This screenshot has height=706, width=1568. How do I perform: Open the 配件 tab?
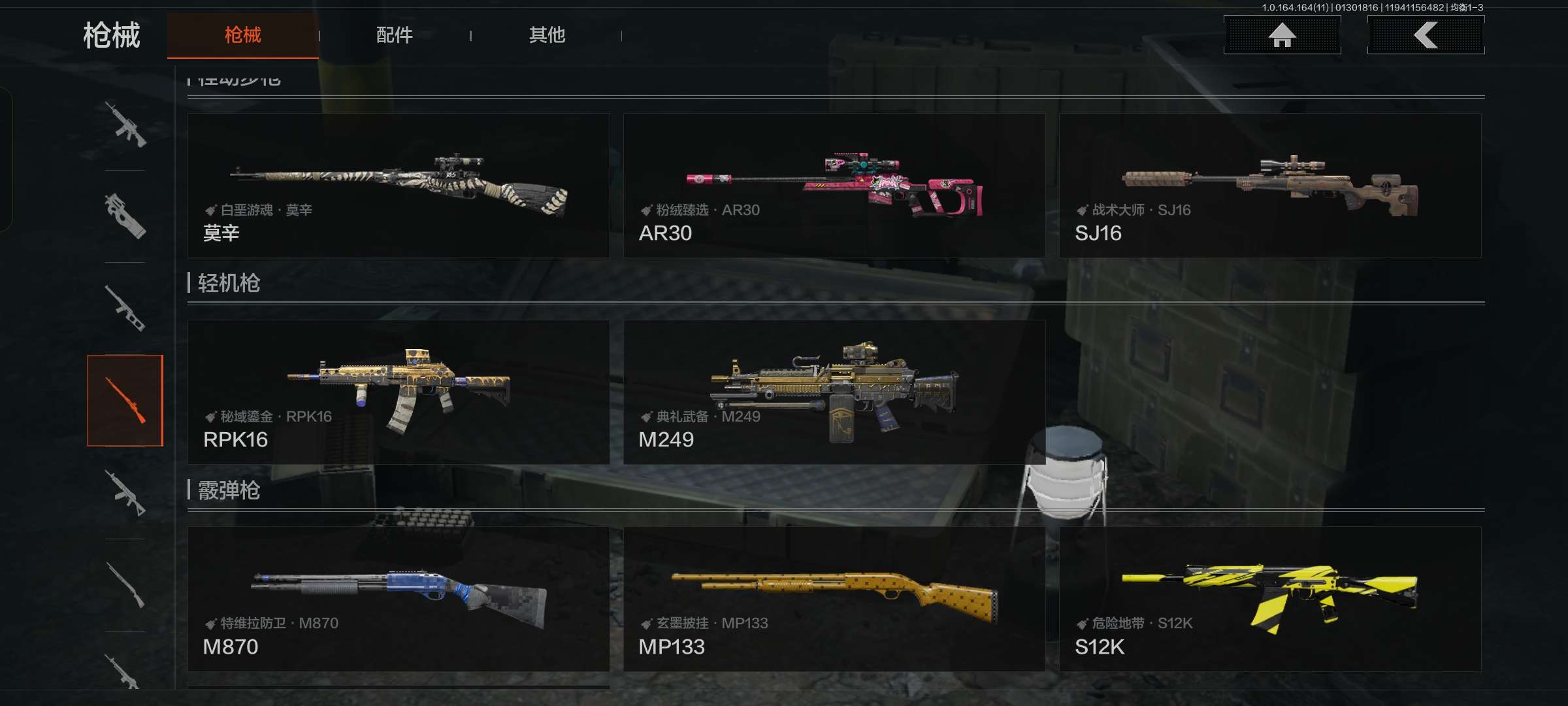[394, 35]
